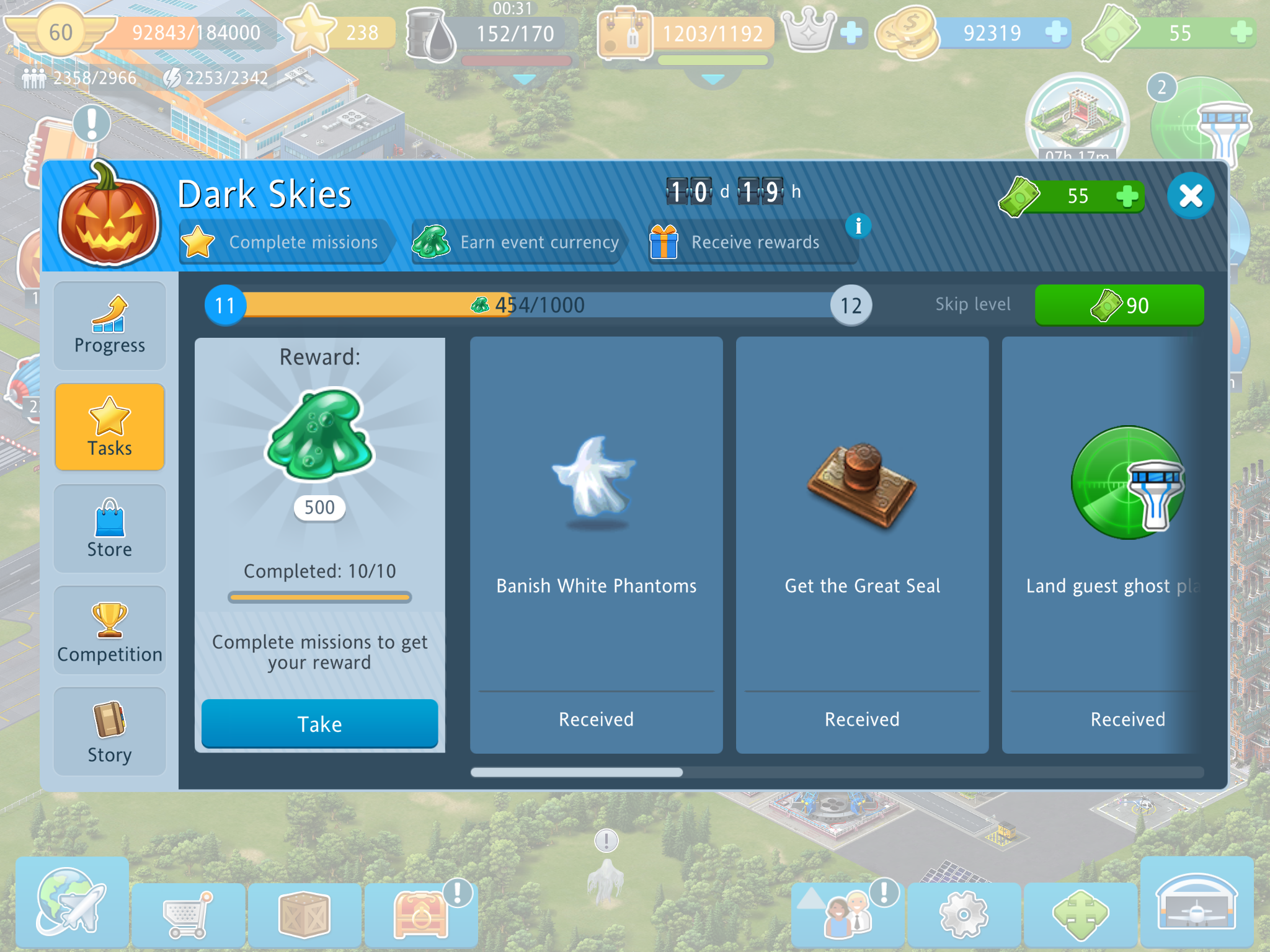Select the Tasks tab
This screenshot has height=952, width=1270.
pos(110,427)
